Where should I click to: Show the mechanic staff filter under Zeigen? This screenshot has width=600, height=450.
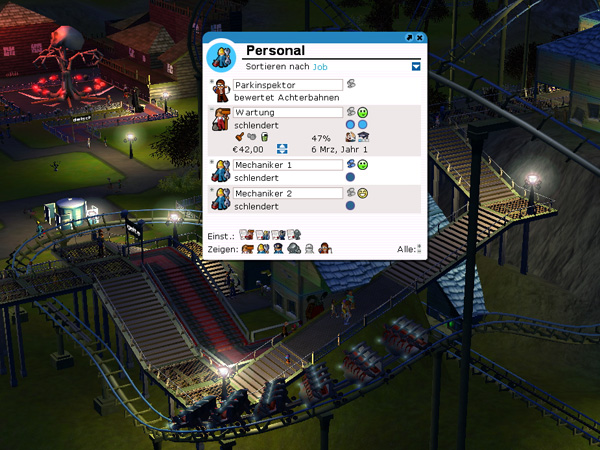point(262,248)
